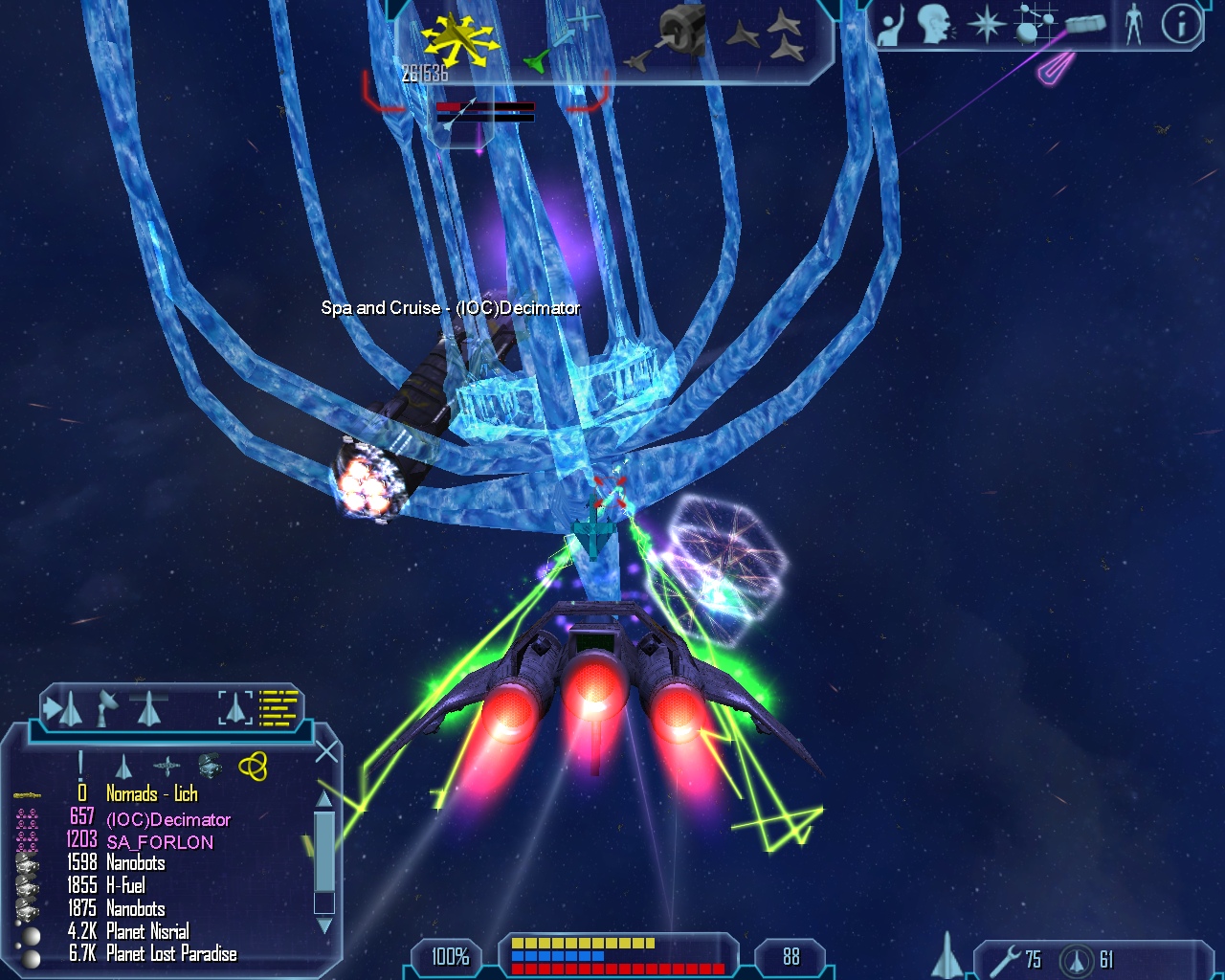Viewport: 1225px width, 980px height.
Task: Use nanobots wrench icon to repair hull
Action: (x=1005, y=959)
